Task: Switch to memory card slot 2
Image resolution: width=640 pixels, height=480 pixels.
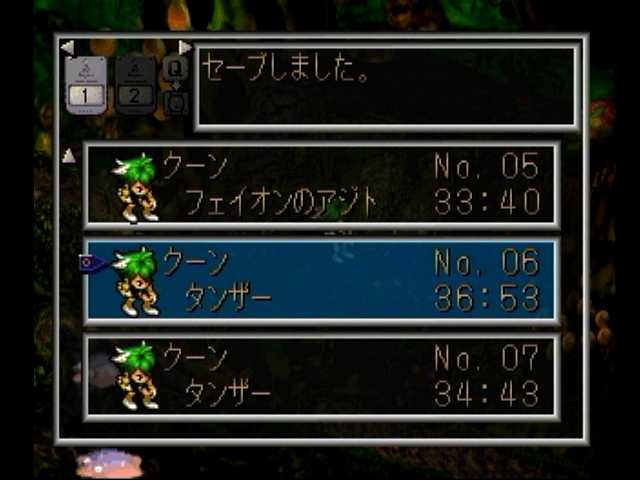Action: [135, 84]
